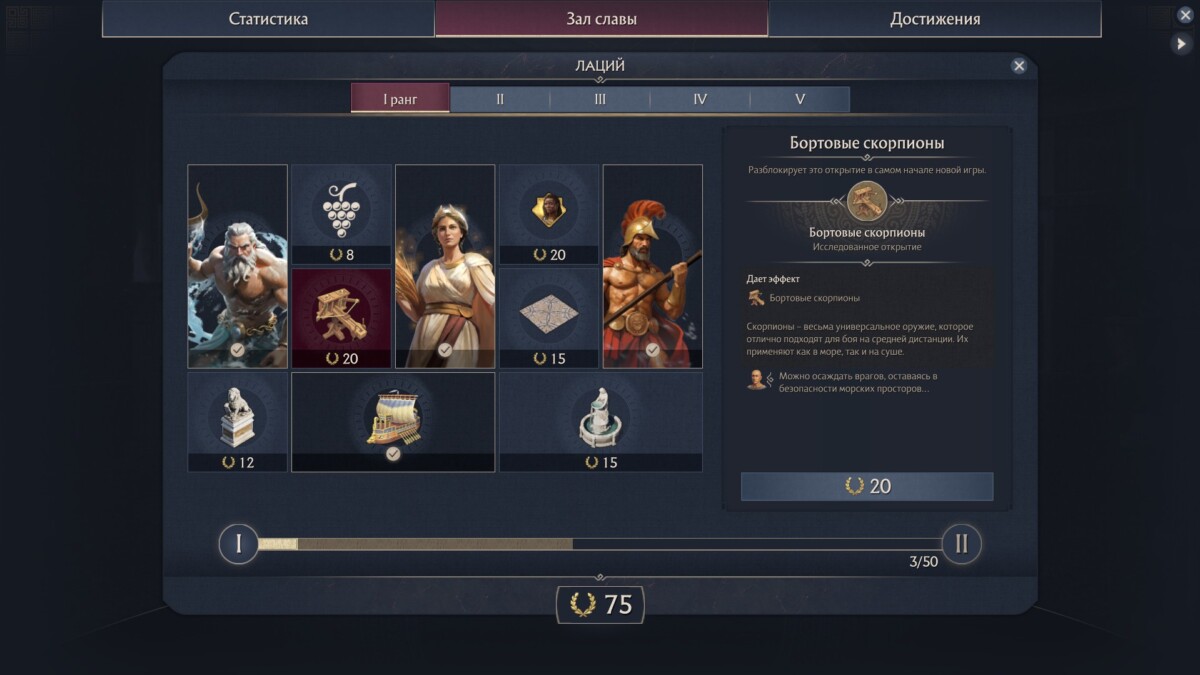Pick the grapes reward tile costing 8
1200x675 pixels.
coord(341,214)
